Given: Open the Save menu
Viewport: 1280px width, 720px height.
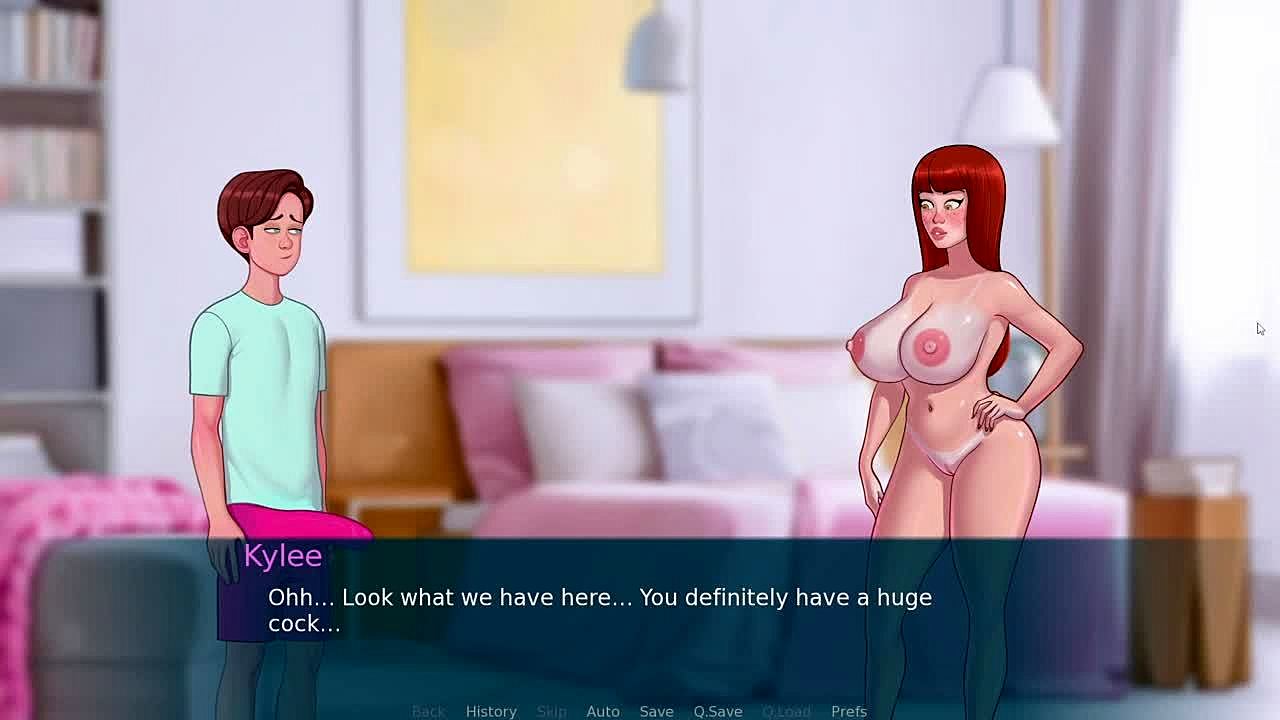Looking at the screenshot, I should click(656, 711).
